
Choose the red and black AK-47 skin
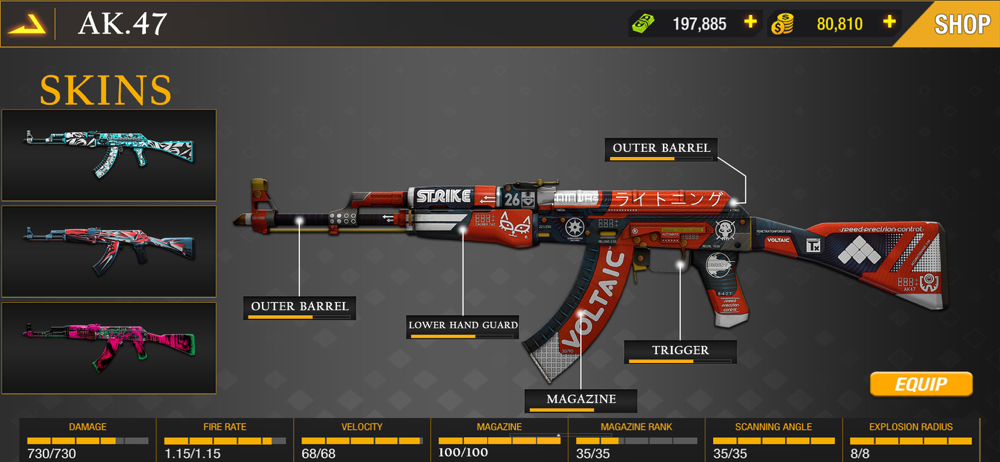click(x=109, y=250)
